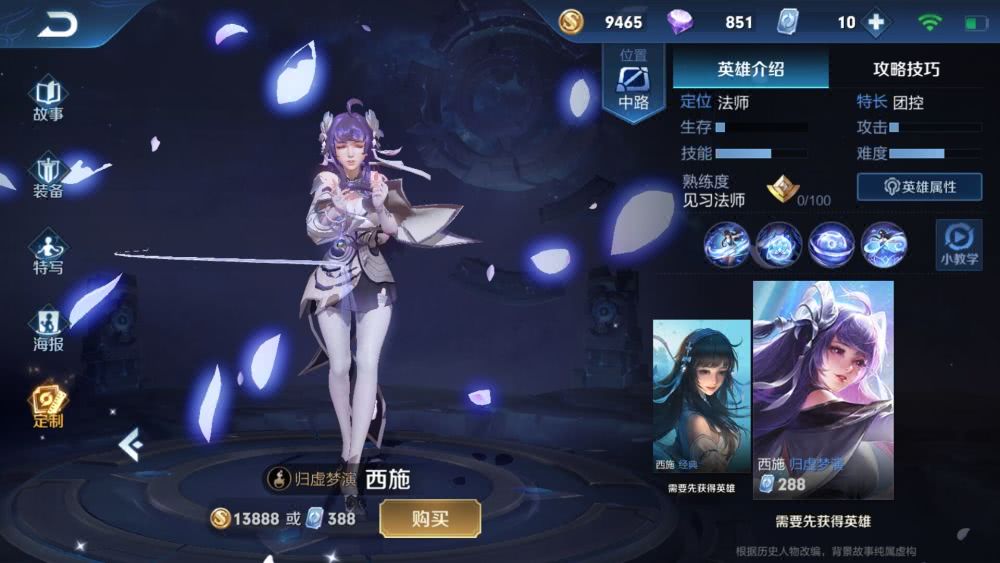This screenshot has height=563, width=1000.
Task: Open the 特写 close-up view
Action: (48, 252)
